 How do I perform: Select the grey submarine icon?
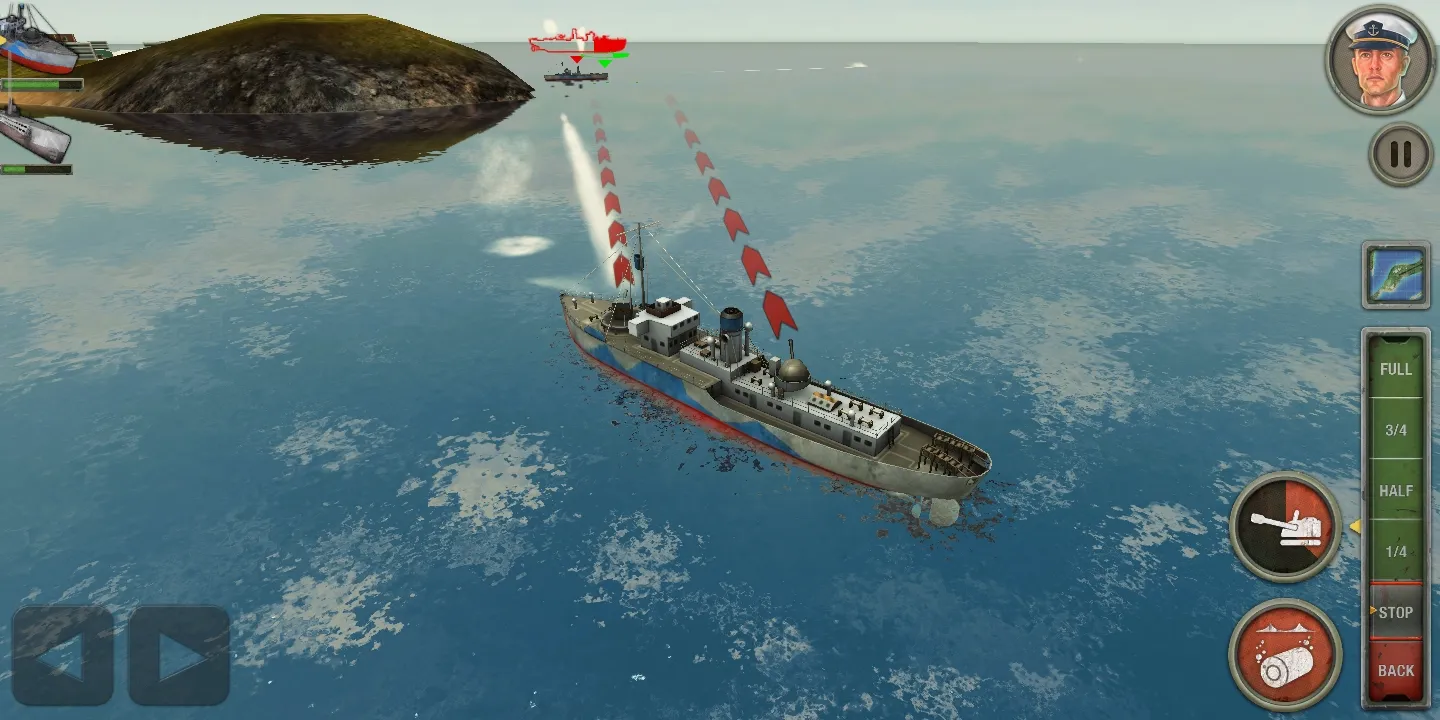(34, 133)
